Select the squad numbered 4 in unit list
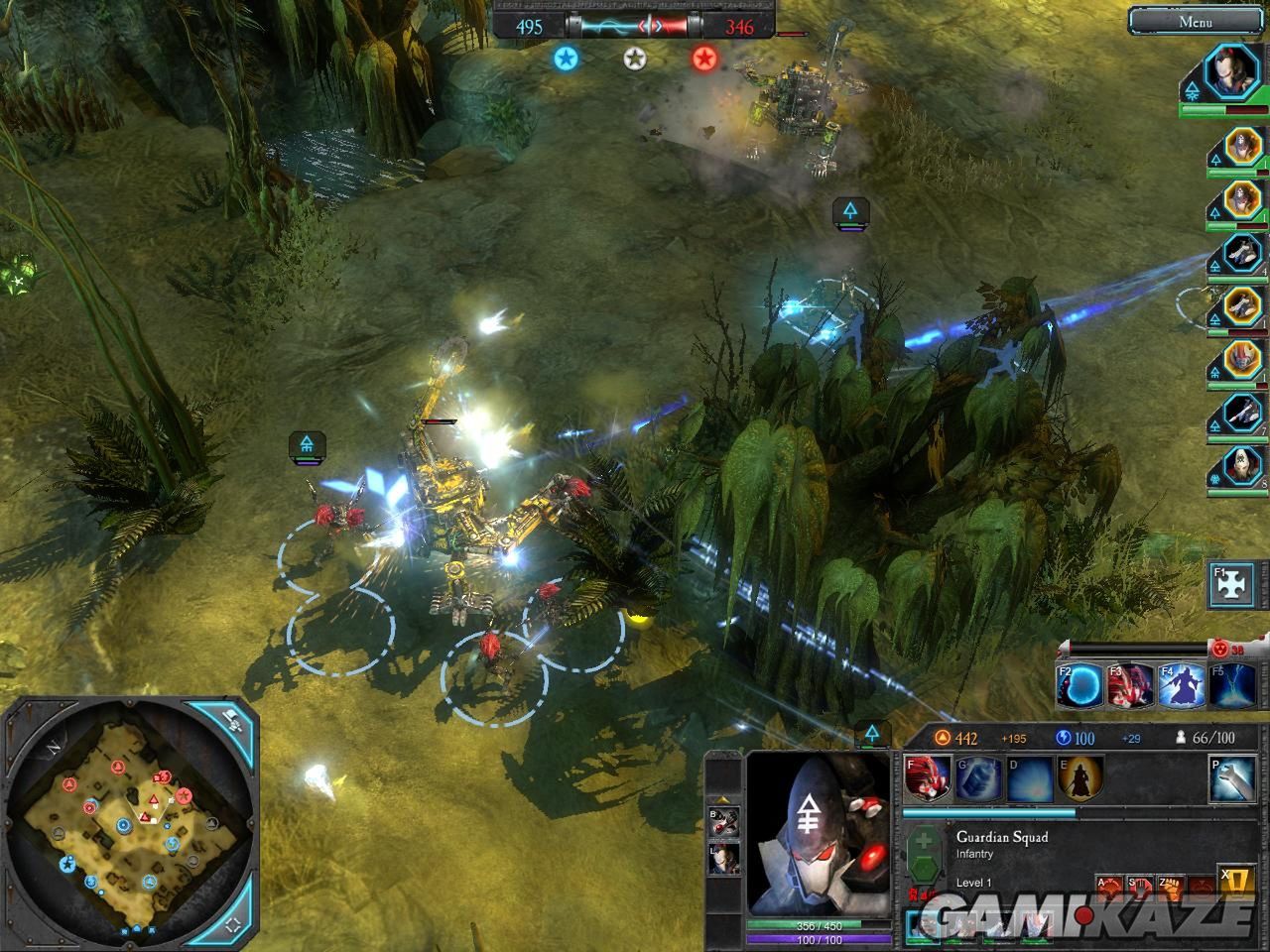This screenshot has width=1270, height=952. (x=1241, y=254)
